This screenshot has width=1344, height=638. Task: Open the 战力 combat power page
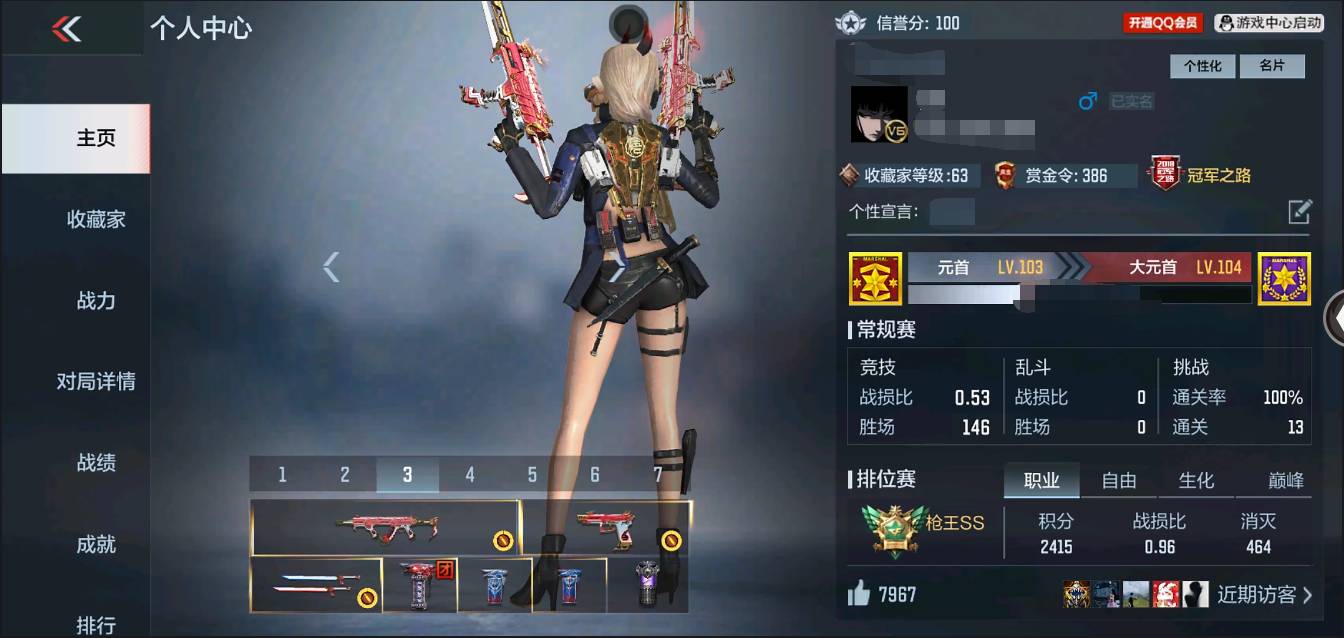pyautogui.click(x=96, y=300)
